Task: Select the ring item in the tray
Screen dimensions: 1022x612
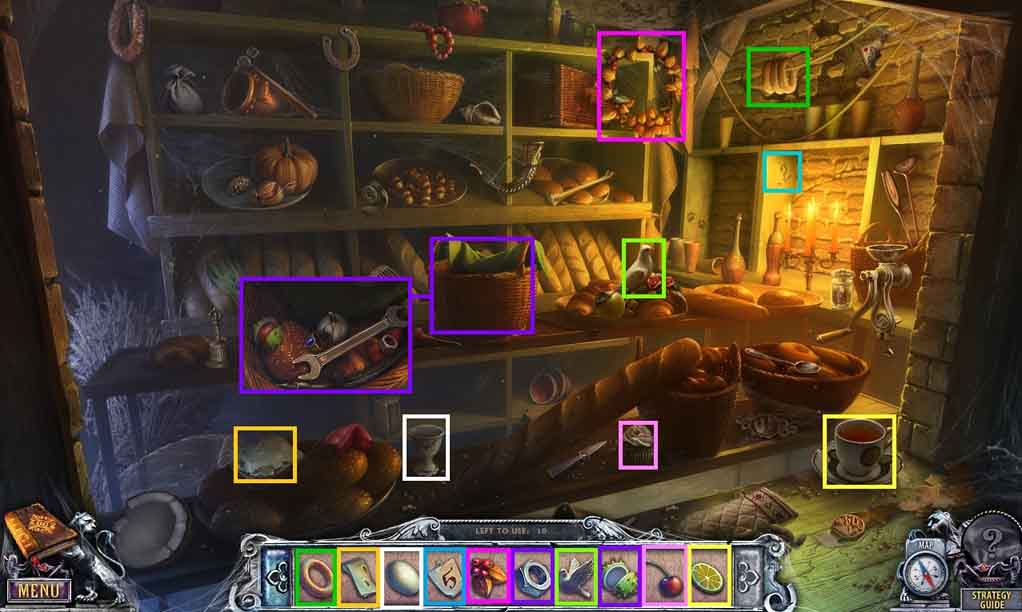Action: pyautogui.click(x=315, y=576)
